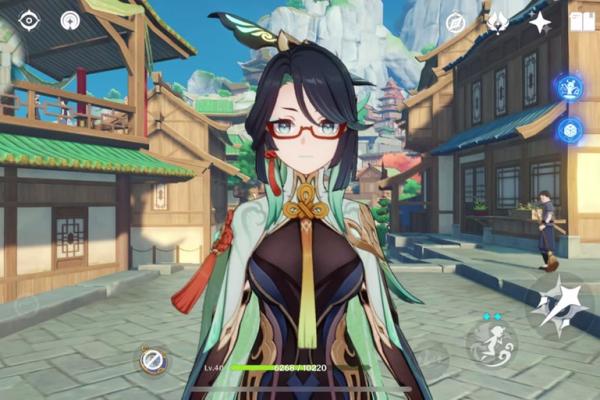This screenshot has height=400, width=600.
Task: Tap the upper glowing blue round button
Action: [570, 88]
